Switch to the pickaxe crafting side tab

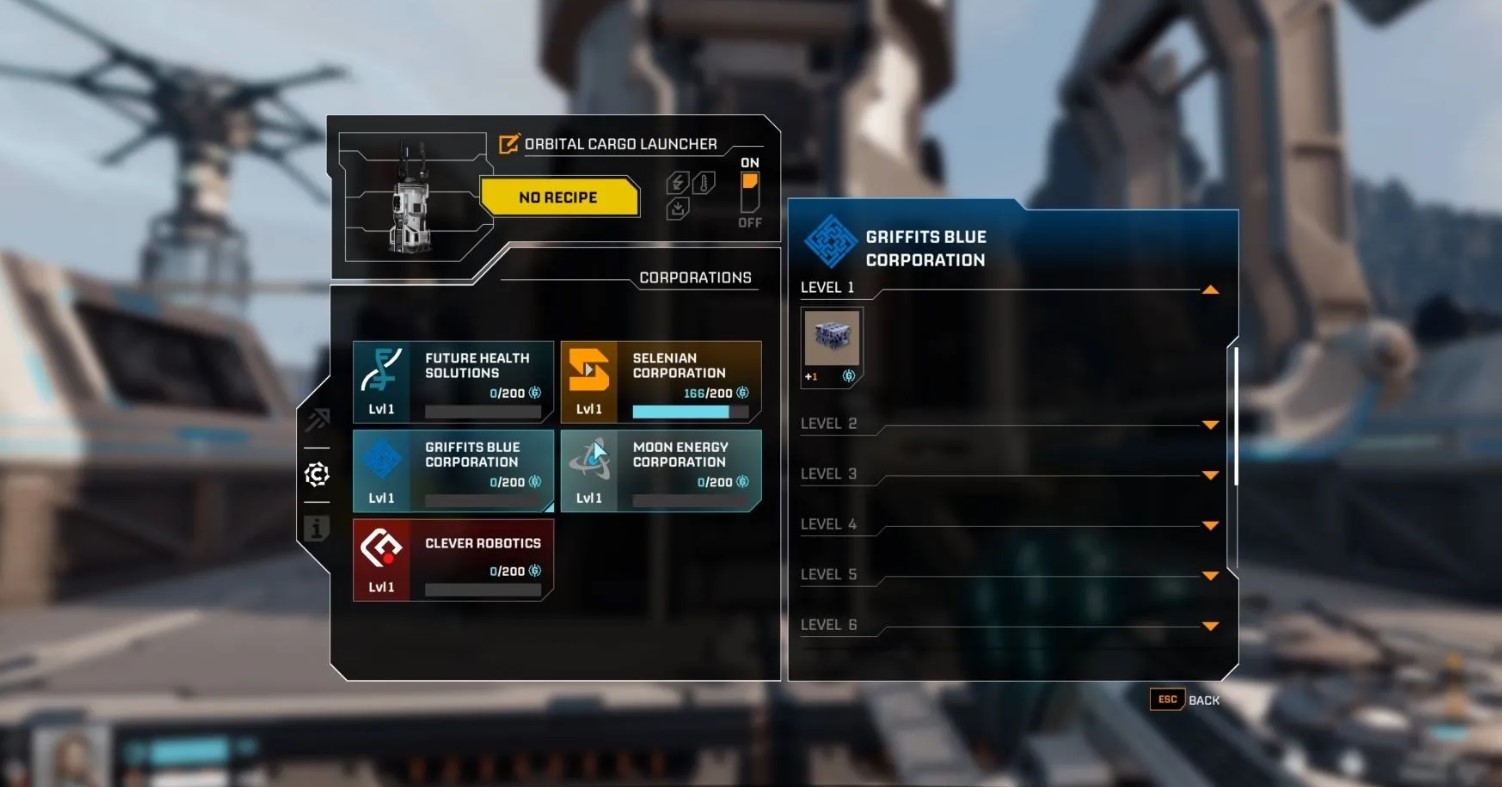coord(317,419)
